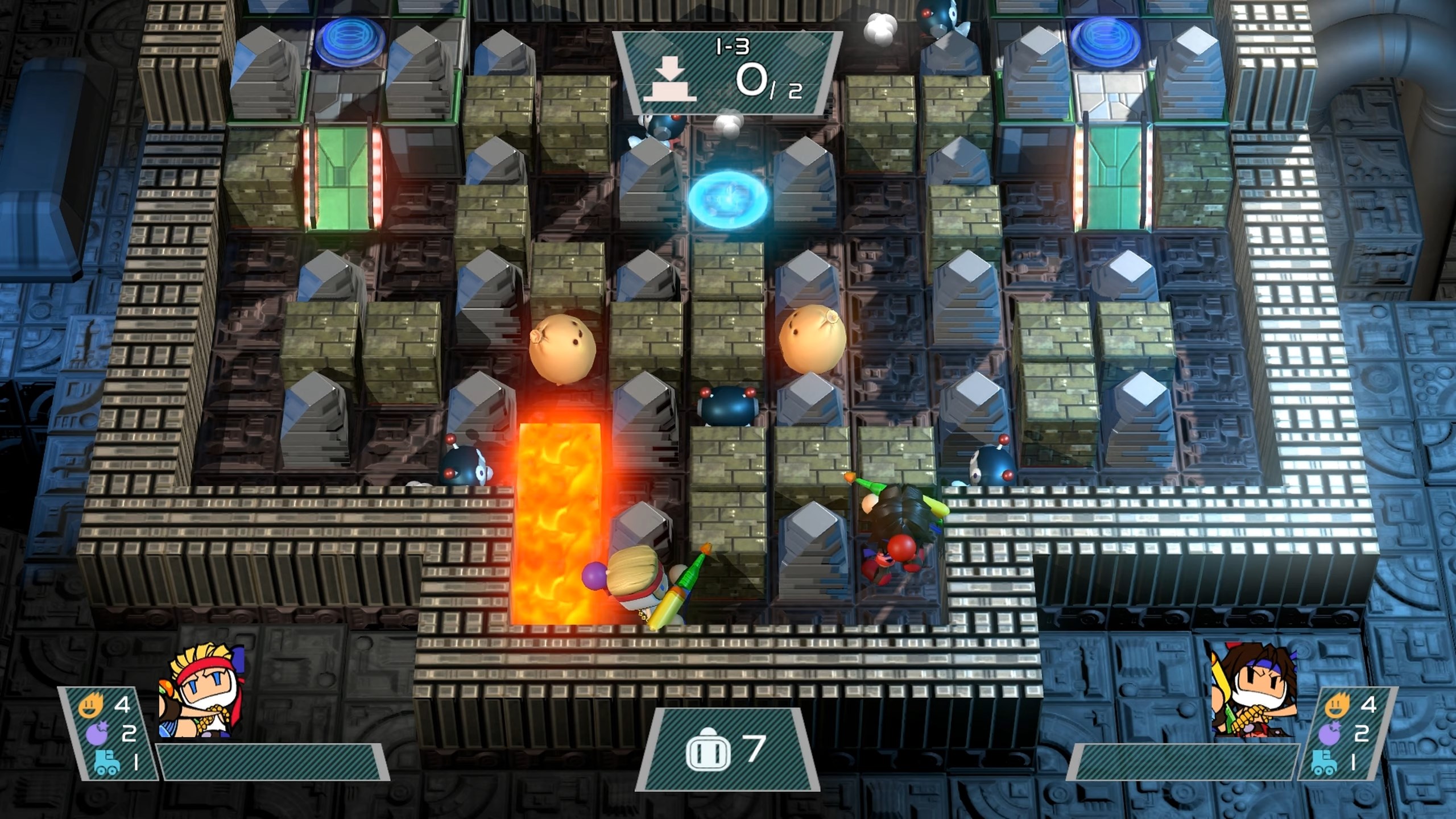Click the Bomberman head lives icon

[x=708, y=750]
